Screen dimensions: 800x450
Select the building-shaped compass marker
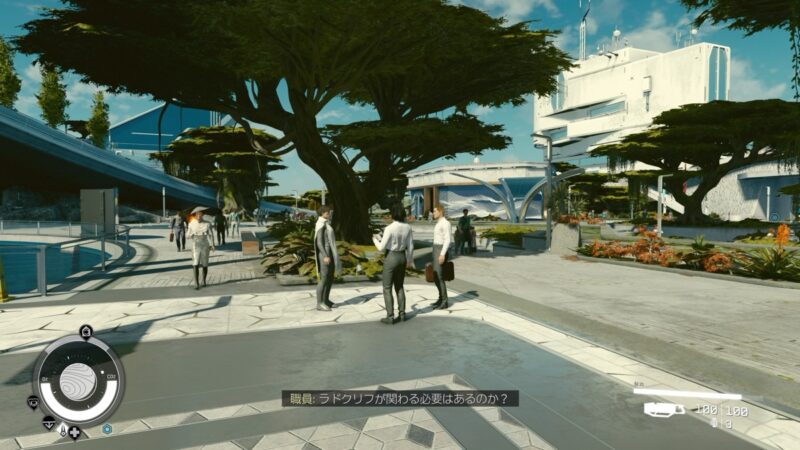click(85, 332)
